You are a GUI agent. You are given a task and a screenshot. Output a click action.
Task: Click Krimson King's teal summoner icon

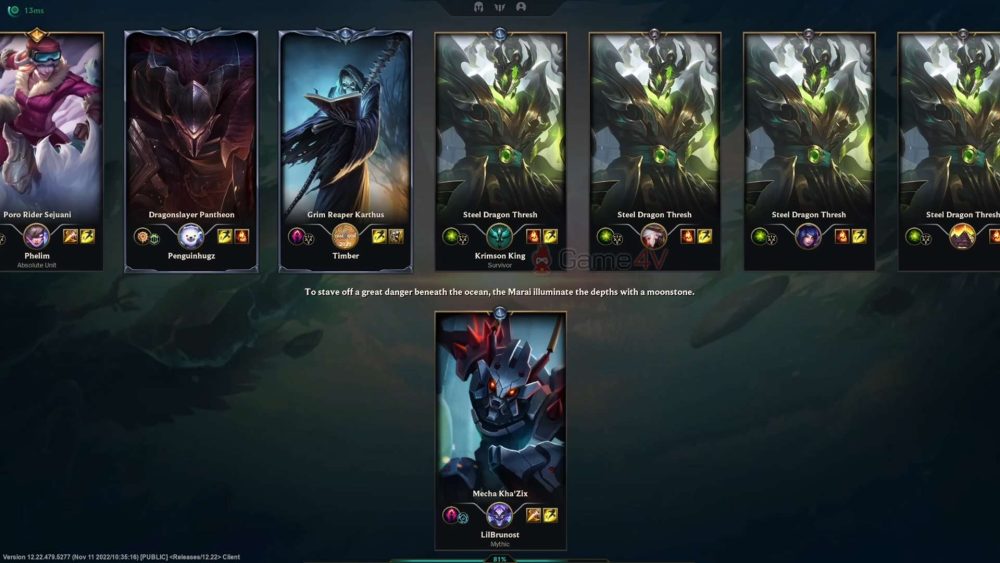(500, 236)
